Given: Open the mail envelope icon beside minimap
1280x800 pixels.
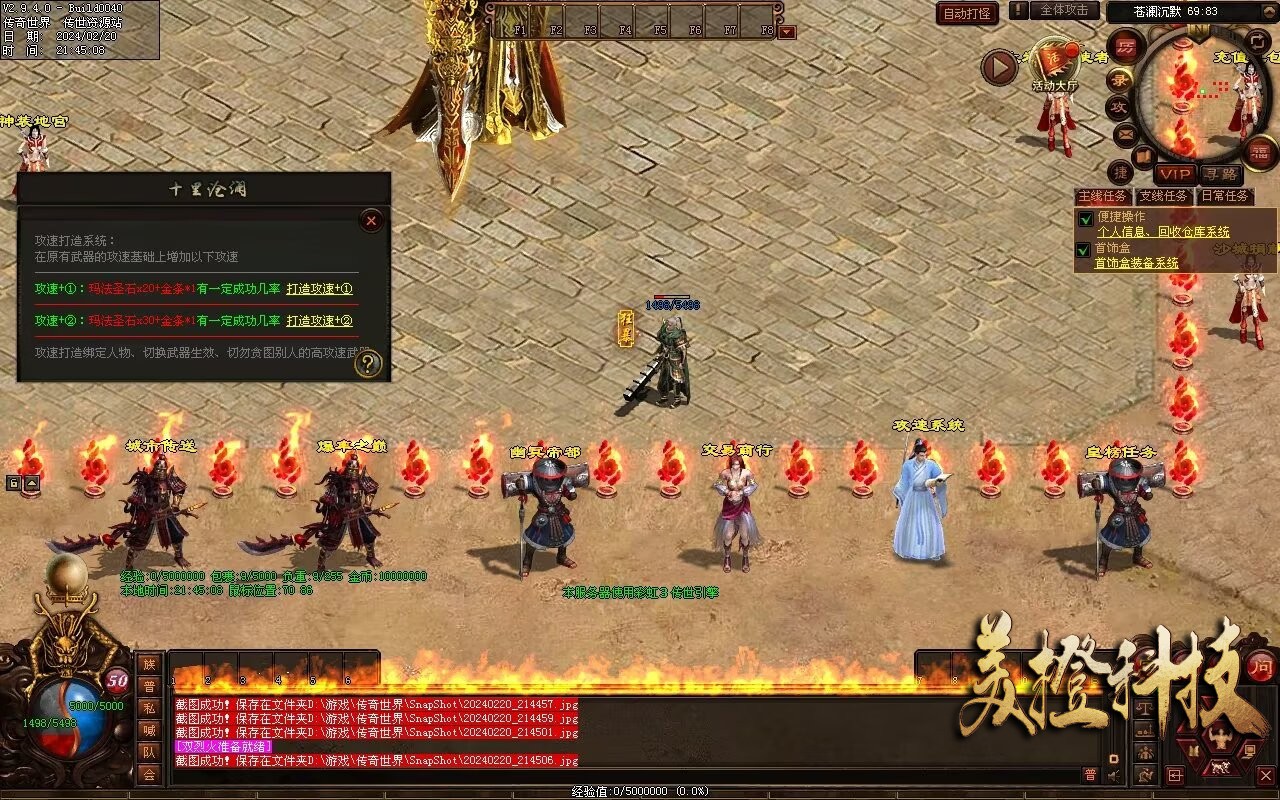Looking at the screenshot, I should click(x=1125, y=133).
